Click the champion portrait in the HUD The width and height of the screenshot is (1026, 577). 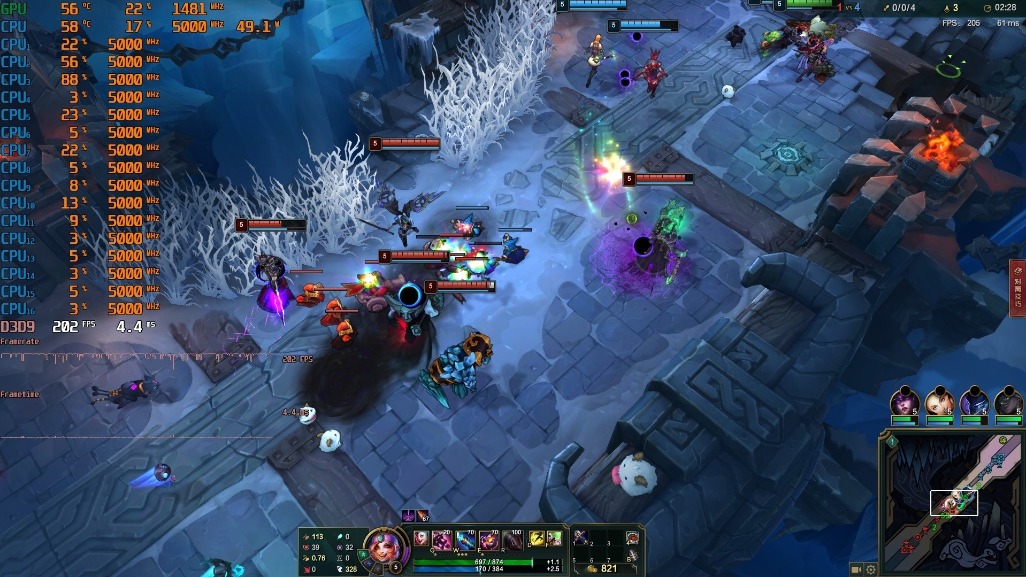[380, 546]
